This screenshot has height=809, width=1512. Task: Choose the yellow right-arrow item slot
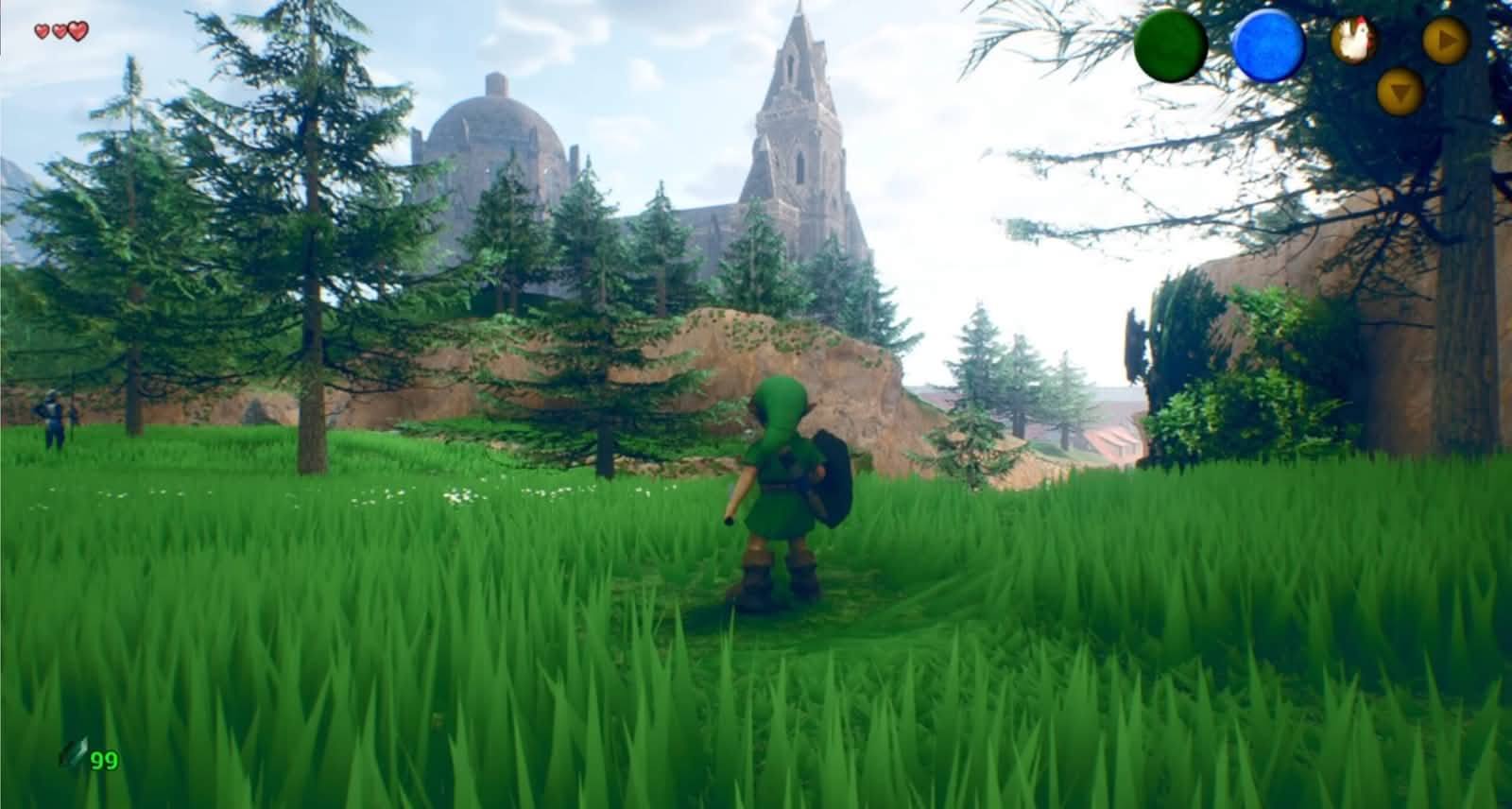click(1446, 41)
